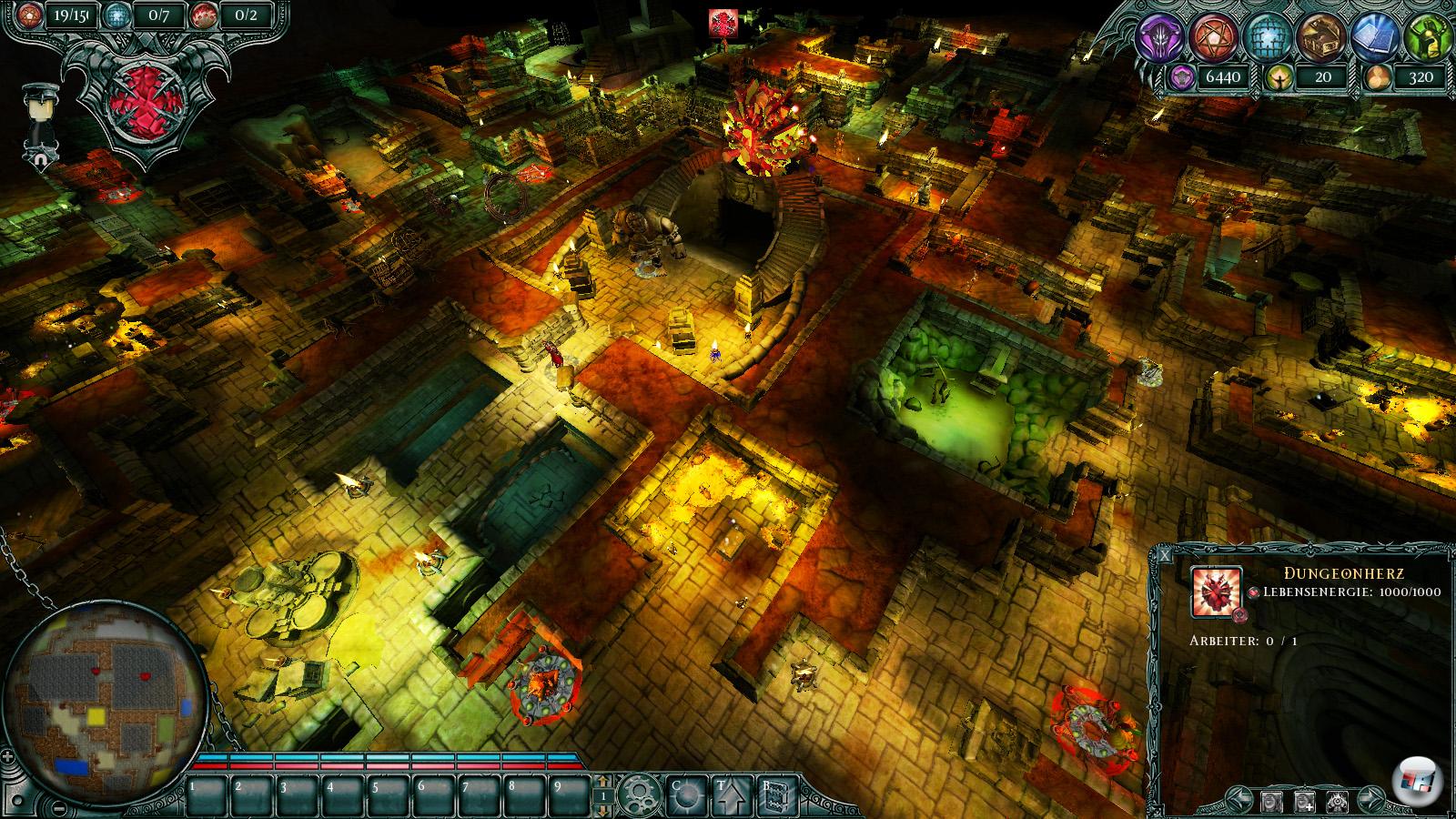Open the purple hooded mask menu
Image resolution: width=1456 pixels, height=819 pixels.
click(1160, 36)
